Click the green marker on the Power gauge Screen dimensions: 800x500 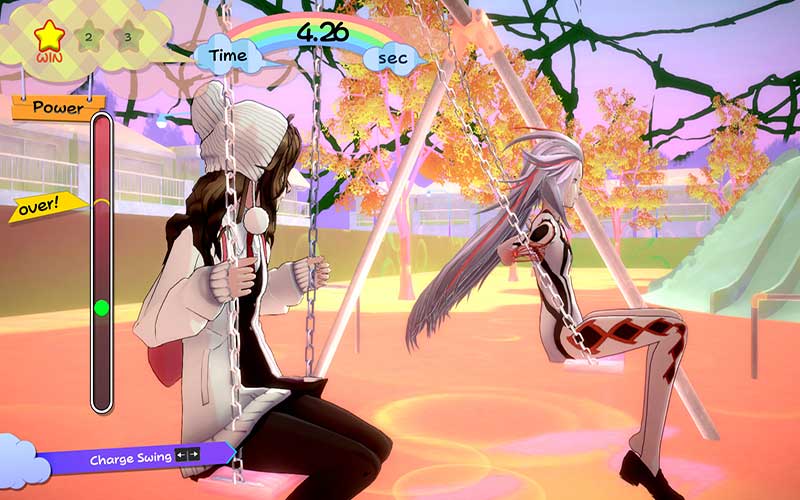tap(101, 308)
